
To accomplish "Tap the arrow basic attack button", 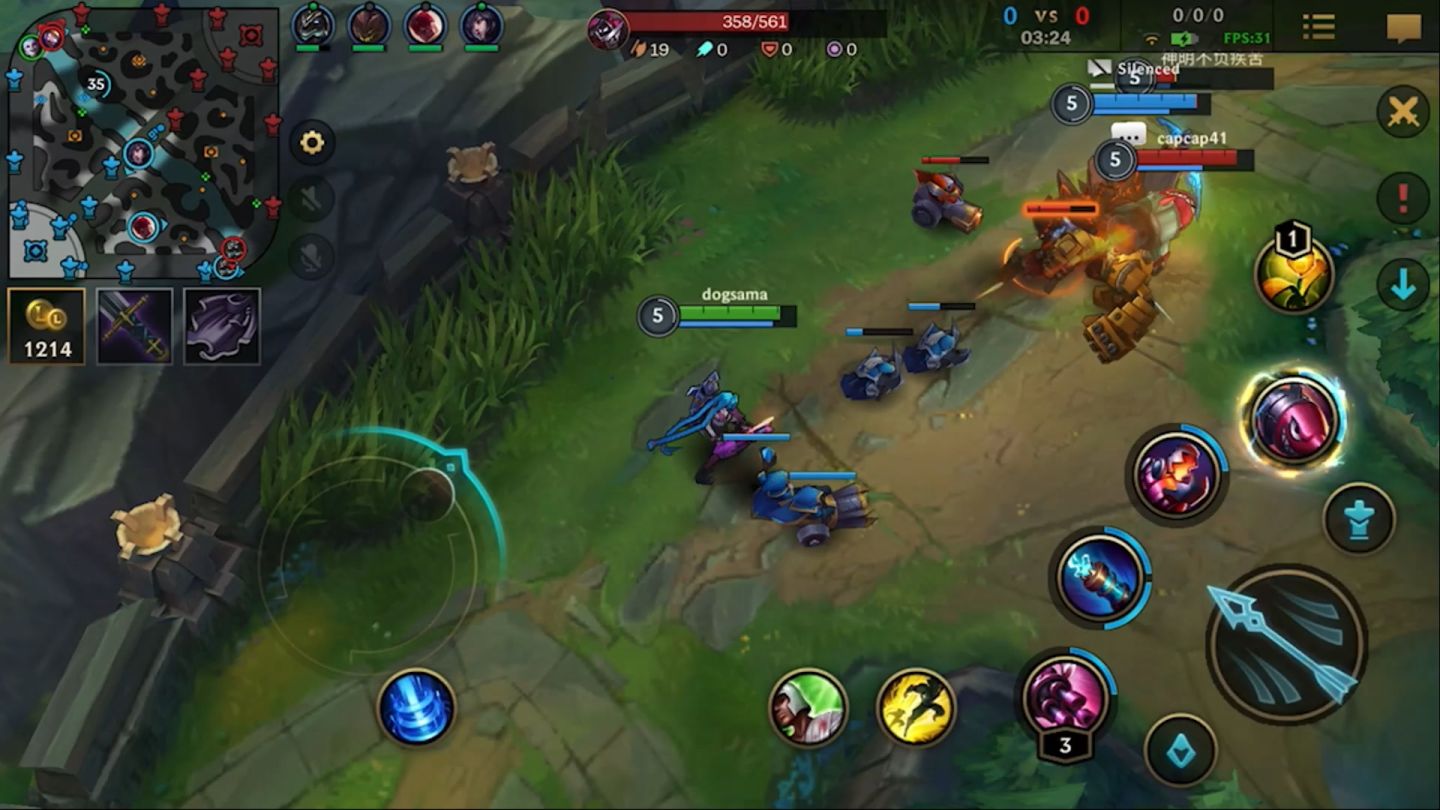I will point(1286,643).
